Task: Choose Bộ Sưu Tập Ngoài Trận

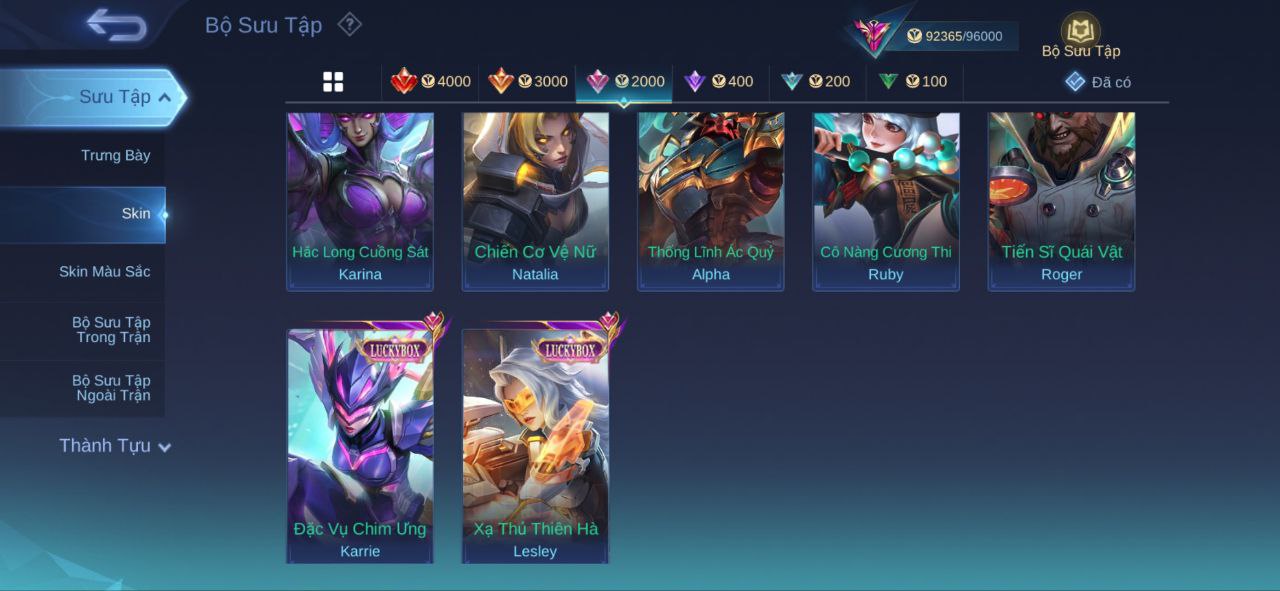Action: (111, 388)
